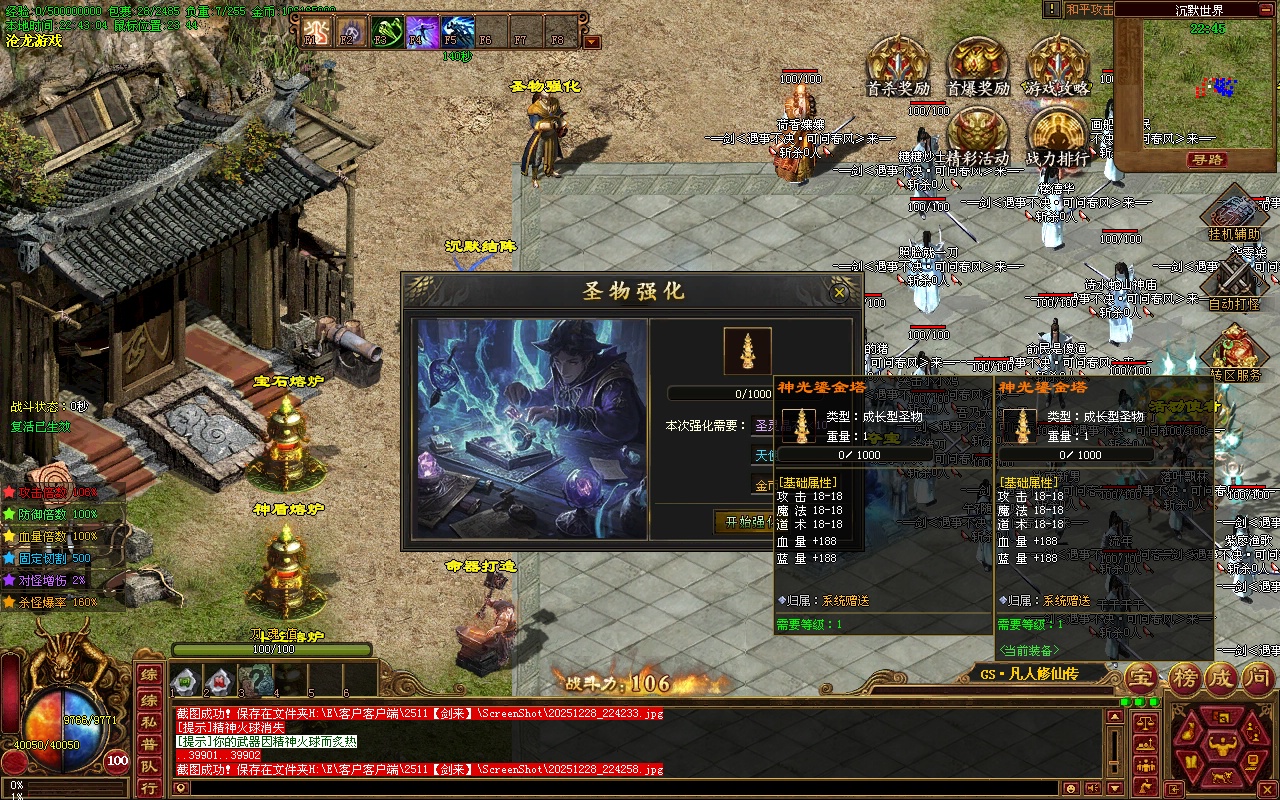Screen dimensions: 1280x800
Task: Switch to the 队 team chat channel
Action: click(148, 767)
